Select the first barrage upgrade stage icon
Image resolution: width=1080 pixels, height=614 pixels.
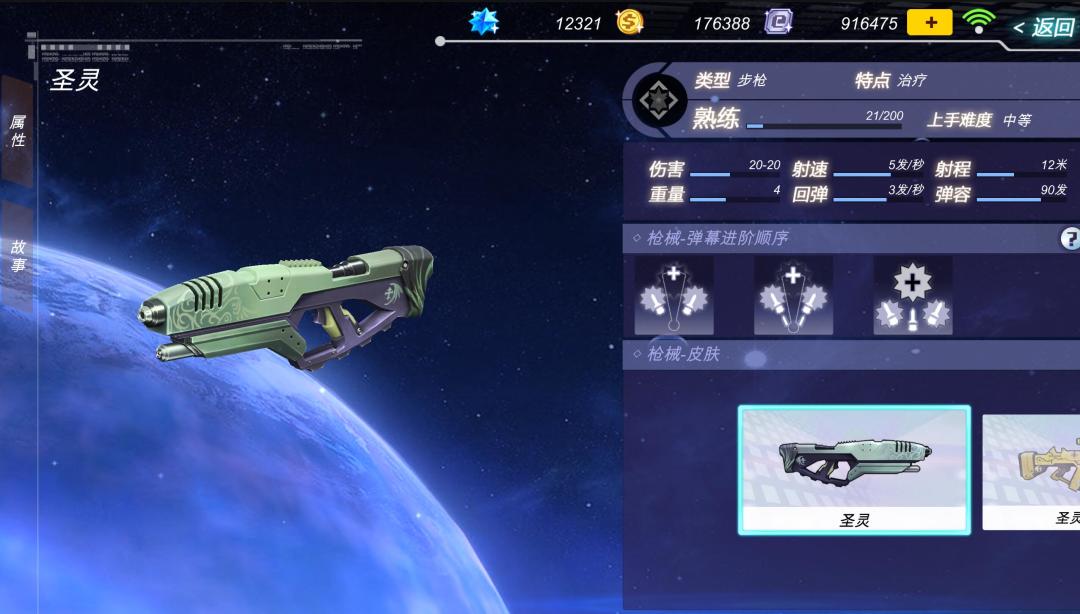point(674,296)
